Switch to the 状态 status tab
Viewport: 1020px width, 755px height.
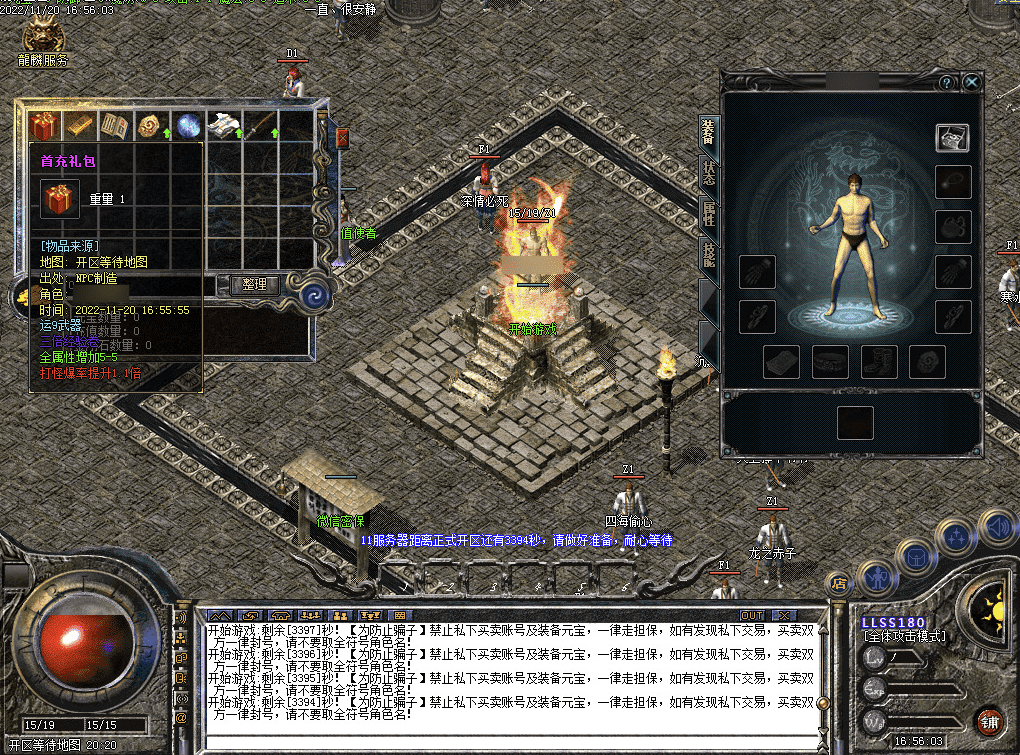click(708, 174)
